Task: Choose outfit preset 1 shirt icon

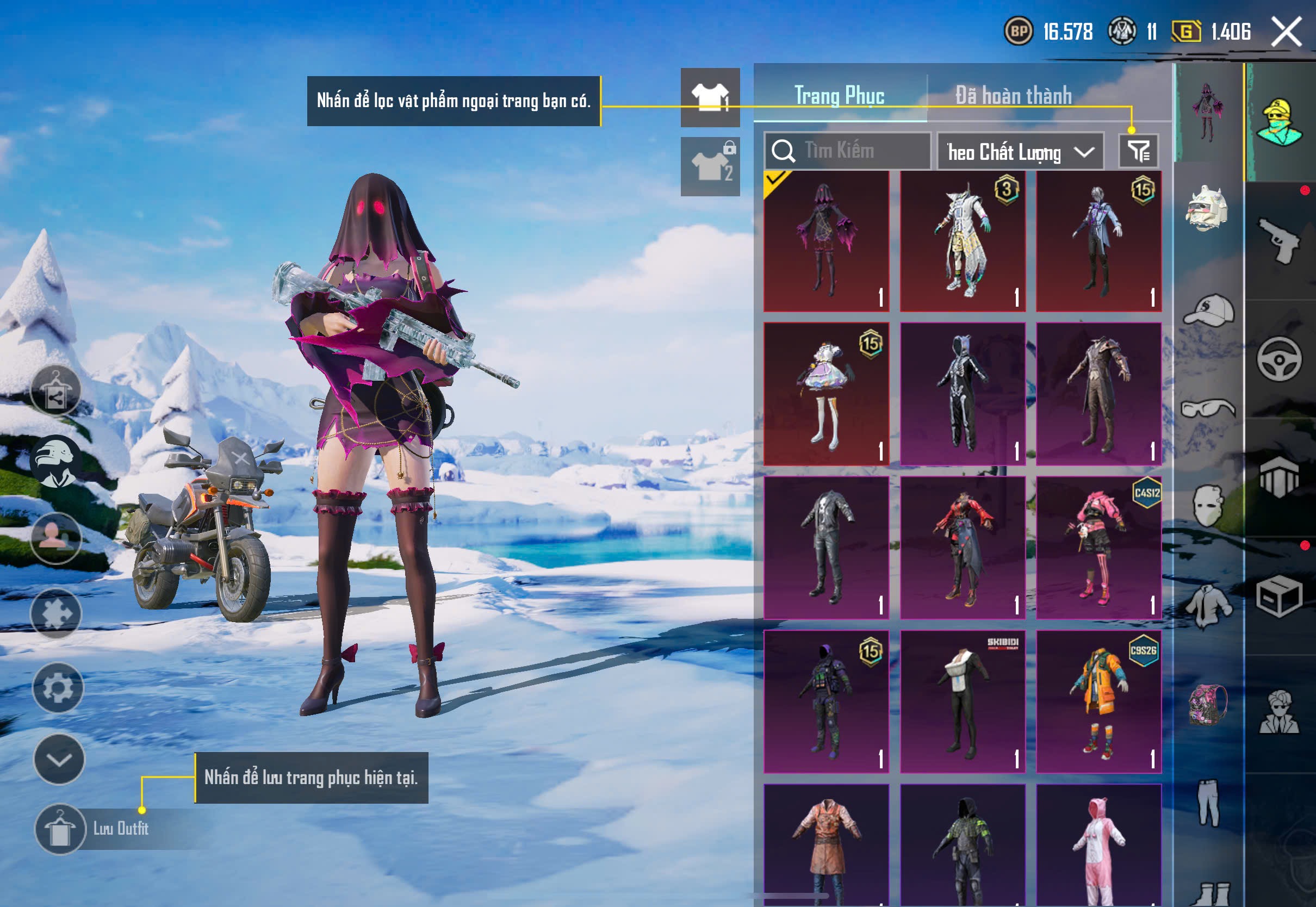Action: coord(710,97)
